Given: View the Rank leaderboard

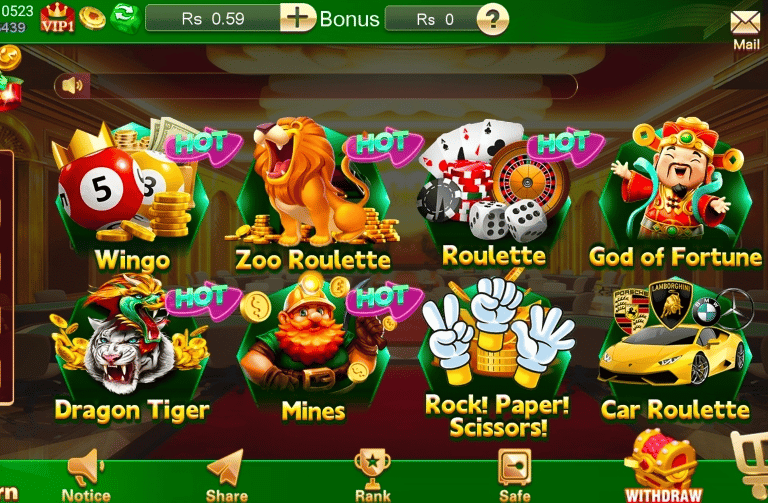Looking at the screenshot, I should point(372,475).
